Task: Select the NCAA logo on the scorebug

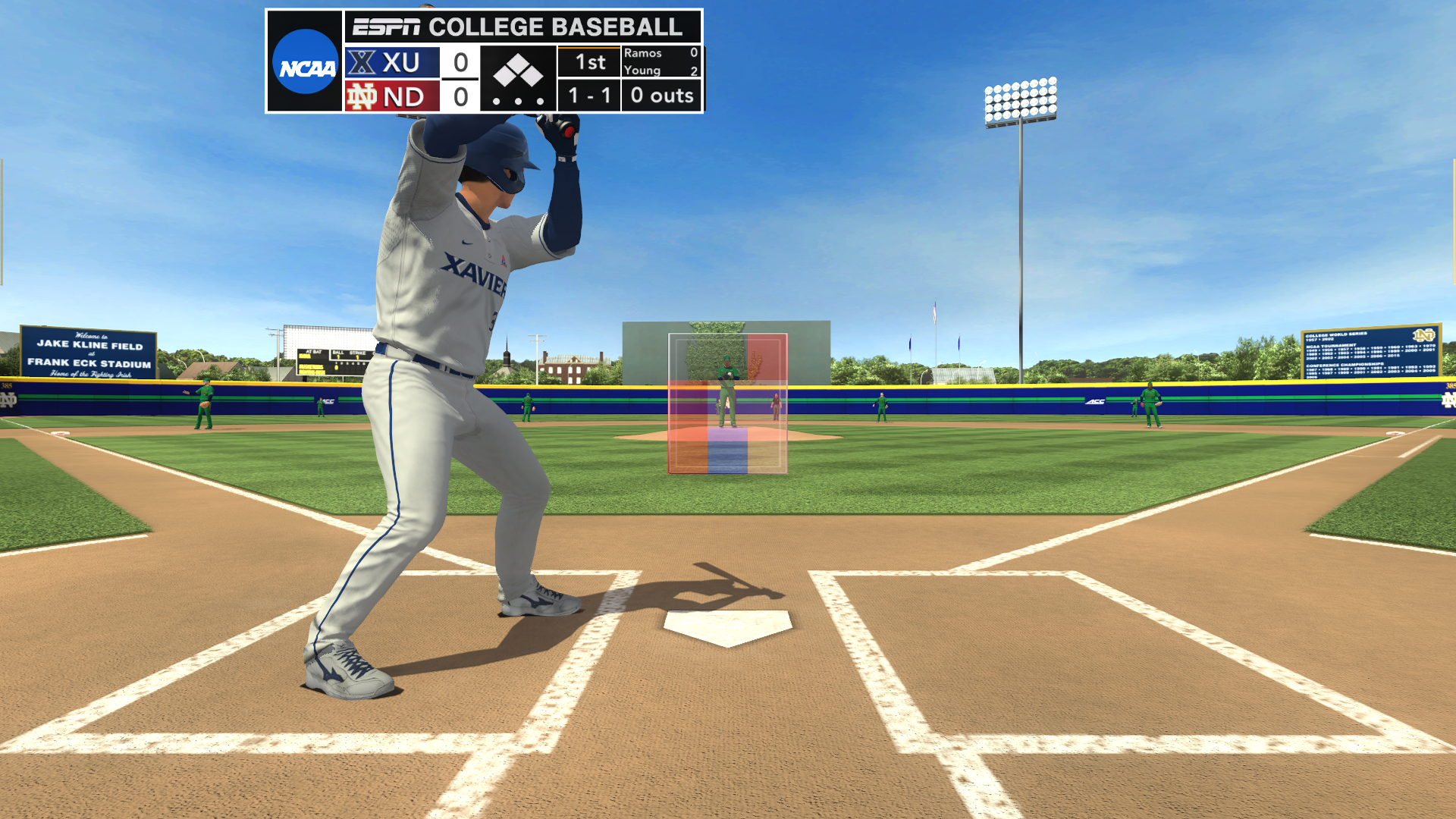Action: coord(305,62)
